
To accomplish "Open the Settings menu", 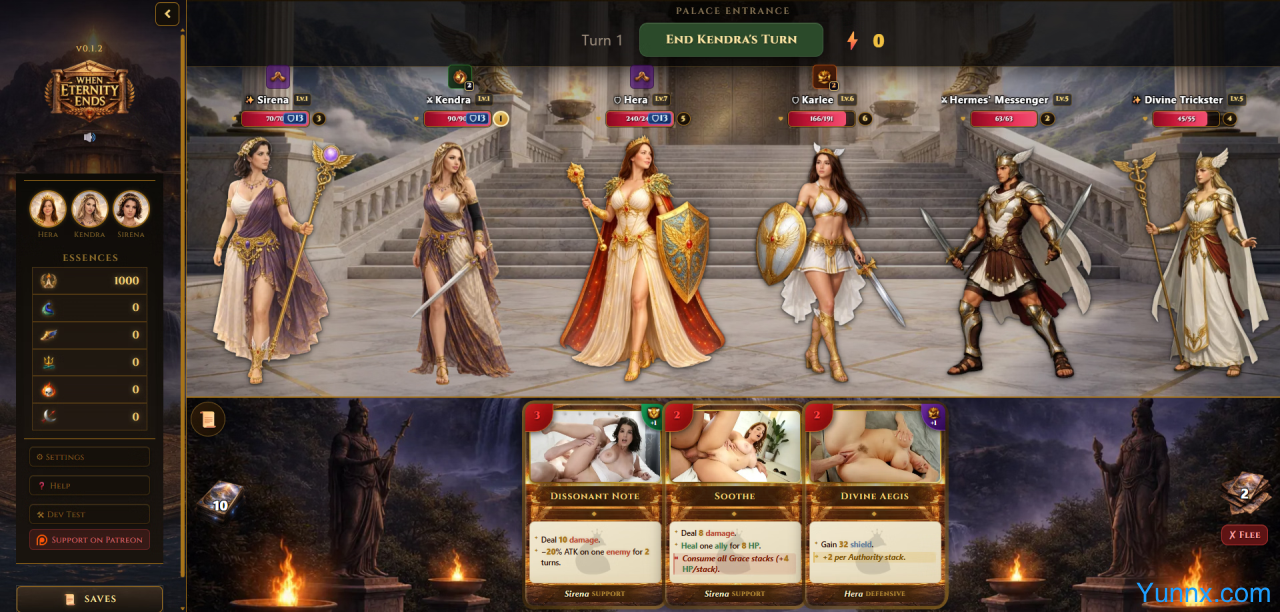I will pyautogui.click(x=89, y=457).
